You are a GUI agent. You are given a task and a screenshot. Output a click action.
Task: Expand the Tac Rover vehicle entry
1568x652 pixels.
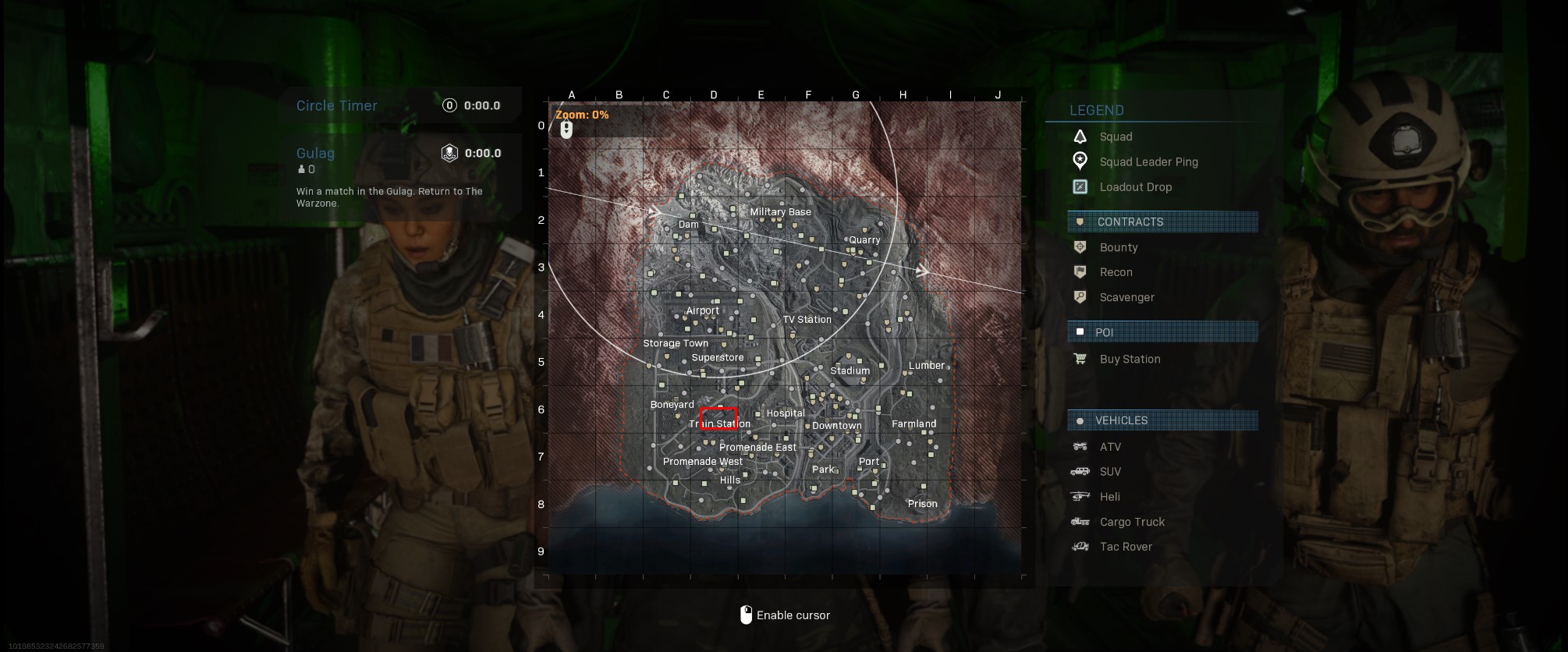[x=1126, y=546]
